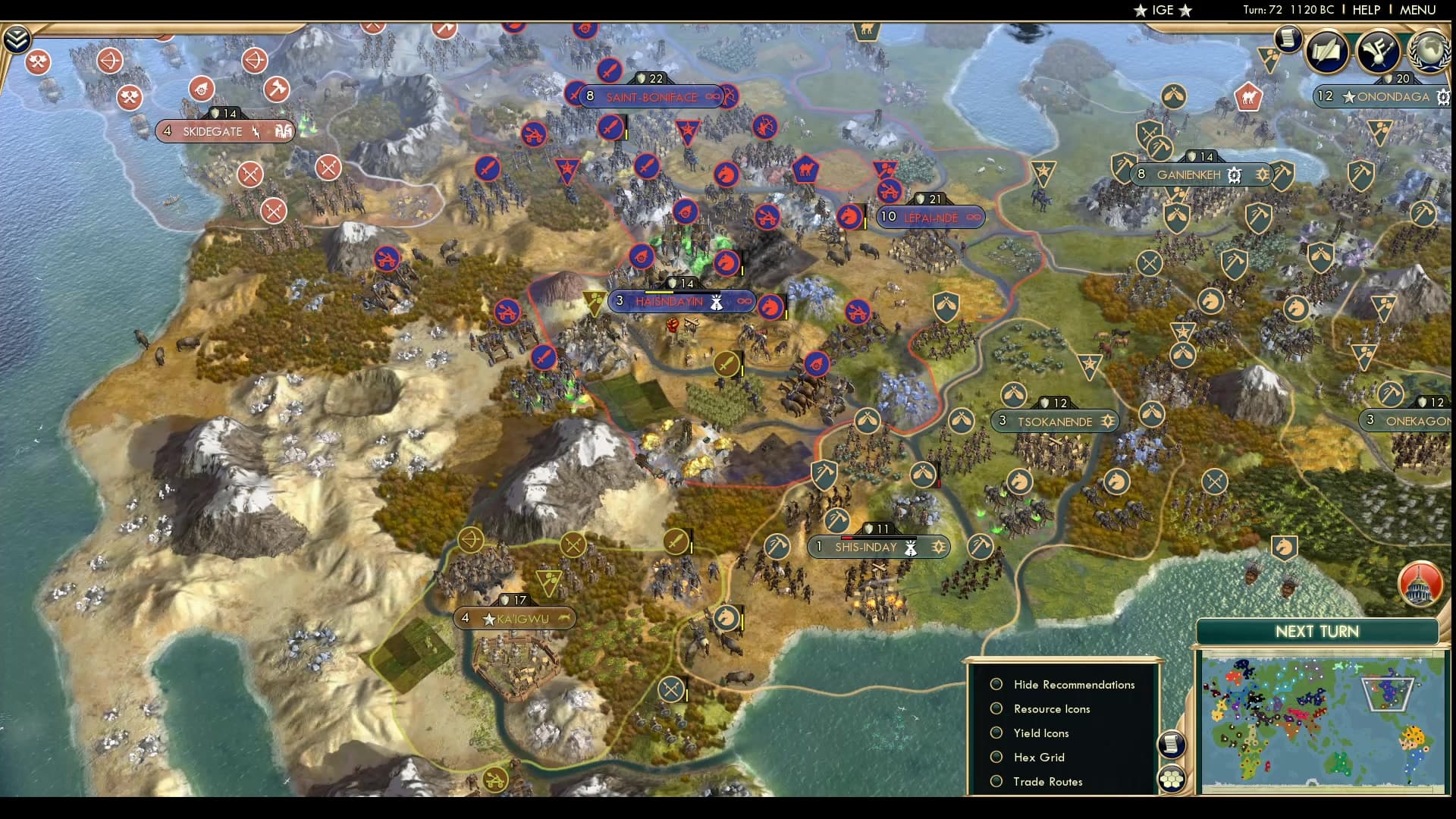Toggle Hide Recommendations
Viewport: 1456px width, 819px height.
[996, 684]
